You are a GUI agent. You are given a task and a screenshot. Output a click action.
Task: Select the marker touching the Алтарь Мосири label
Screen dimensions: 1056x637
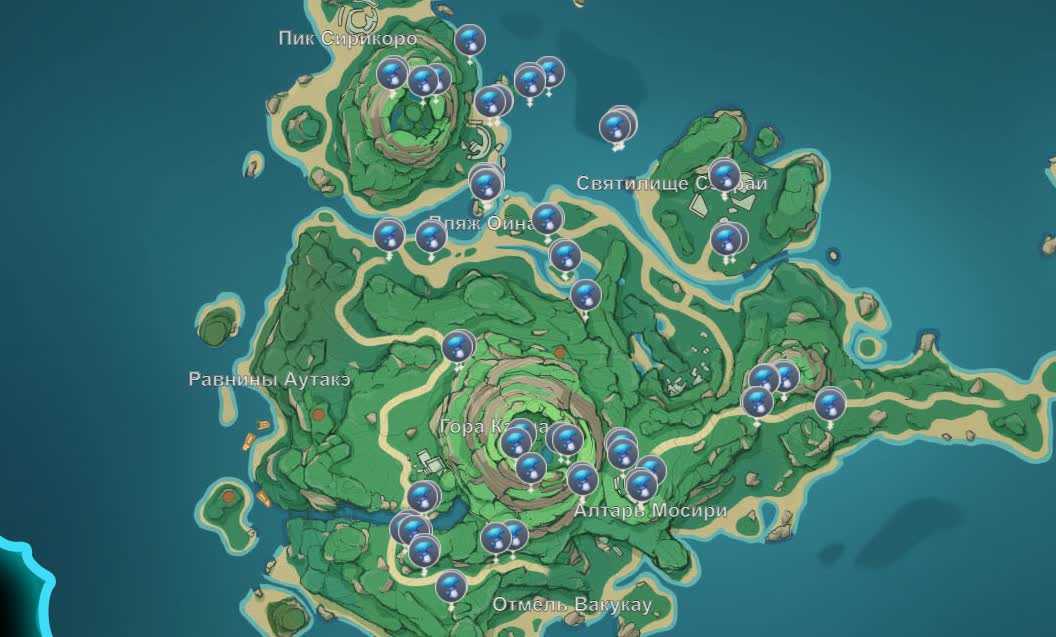[x=641, y=486]
